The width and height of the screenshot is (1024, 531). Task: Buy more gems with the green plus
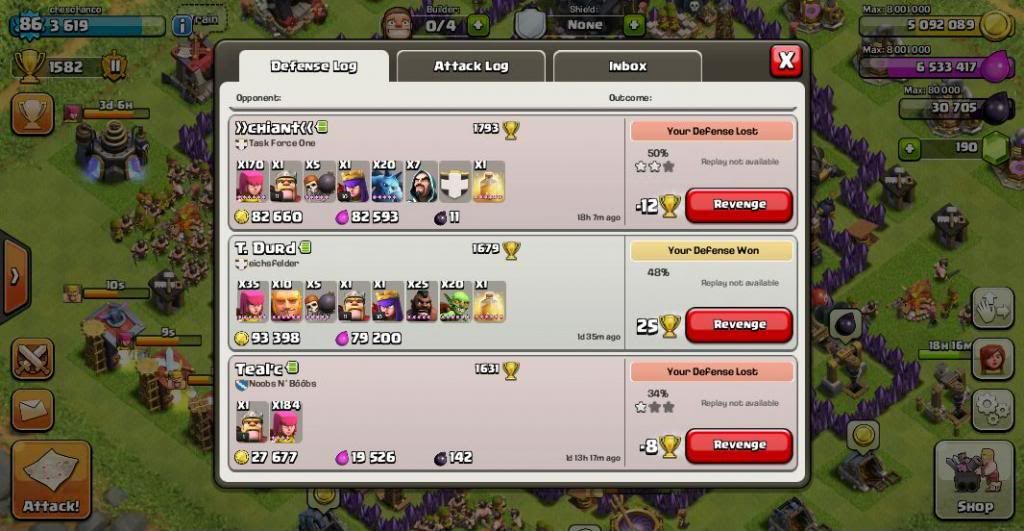pyautogui.click(x=909, y=148)
